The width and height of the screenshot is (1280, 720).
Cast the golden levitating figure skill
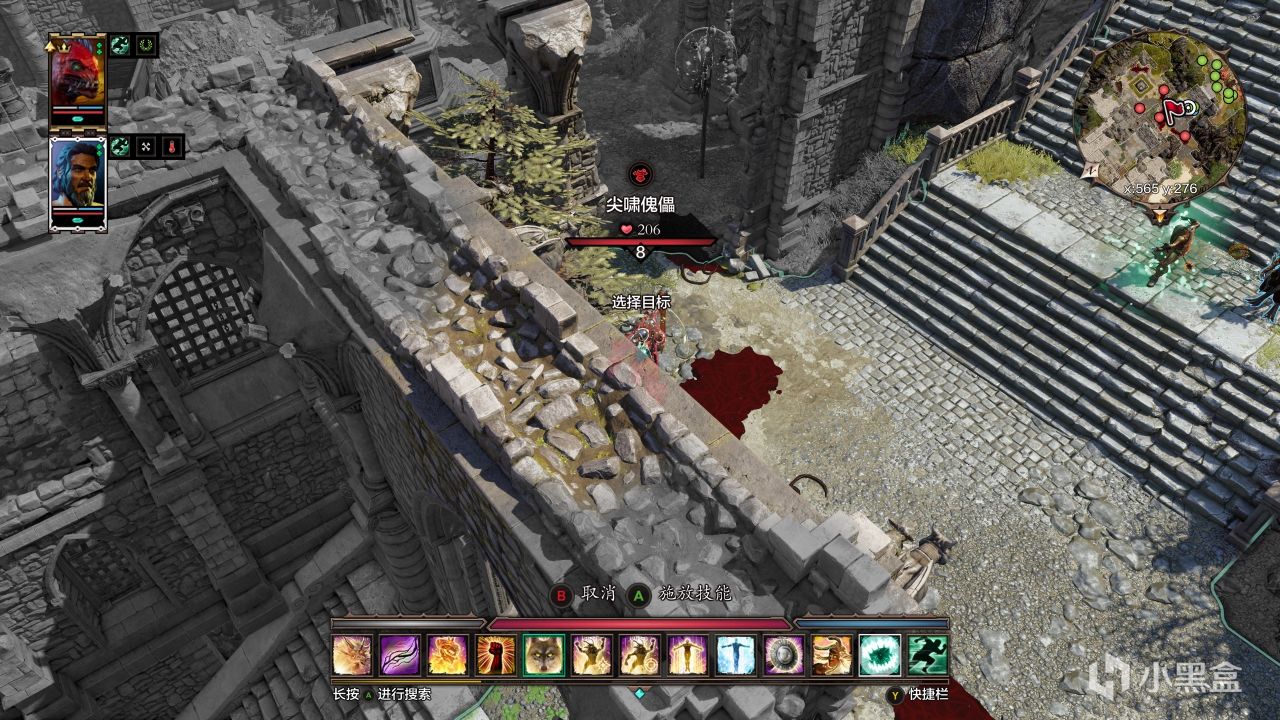[x=688, y=655]
